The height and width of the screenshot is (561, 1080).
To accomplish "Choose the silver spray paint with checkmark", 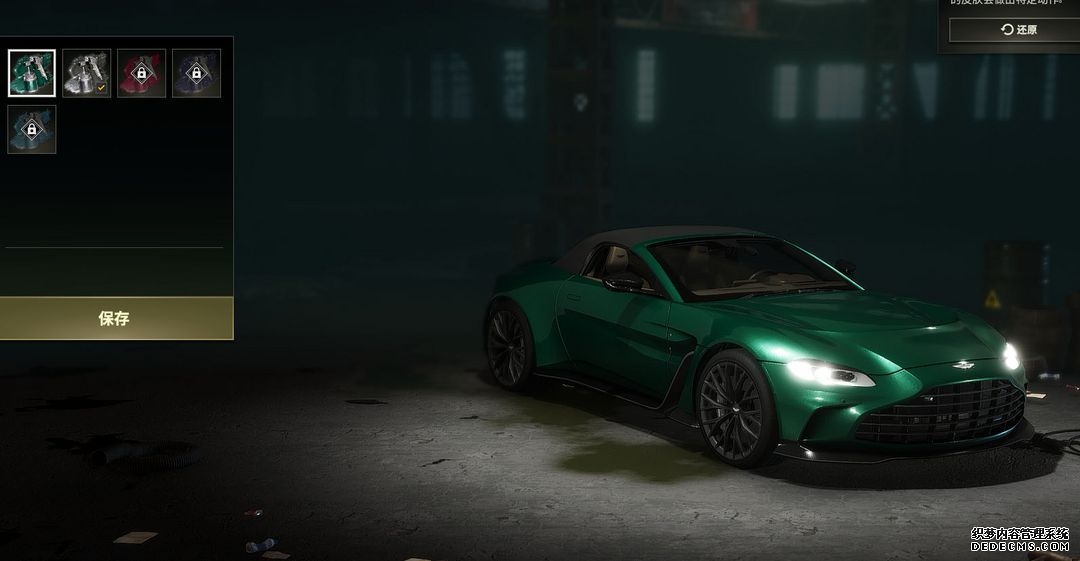I will (87, 73).
